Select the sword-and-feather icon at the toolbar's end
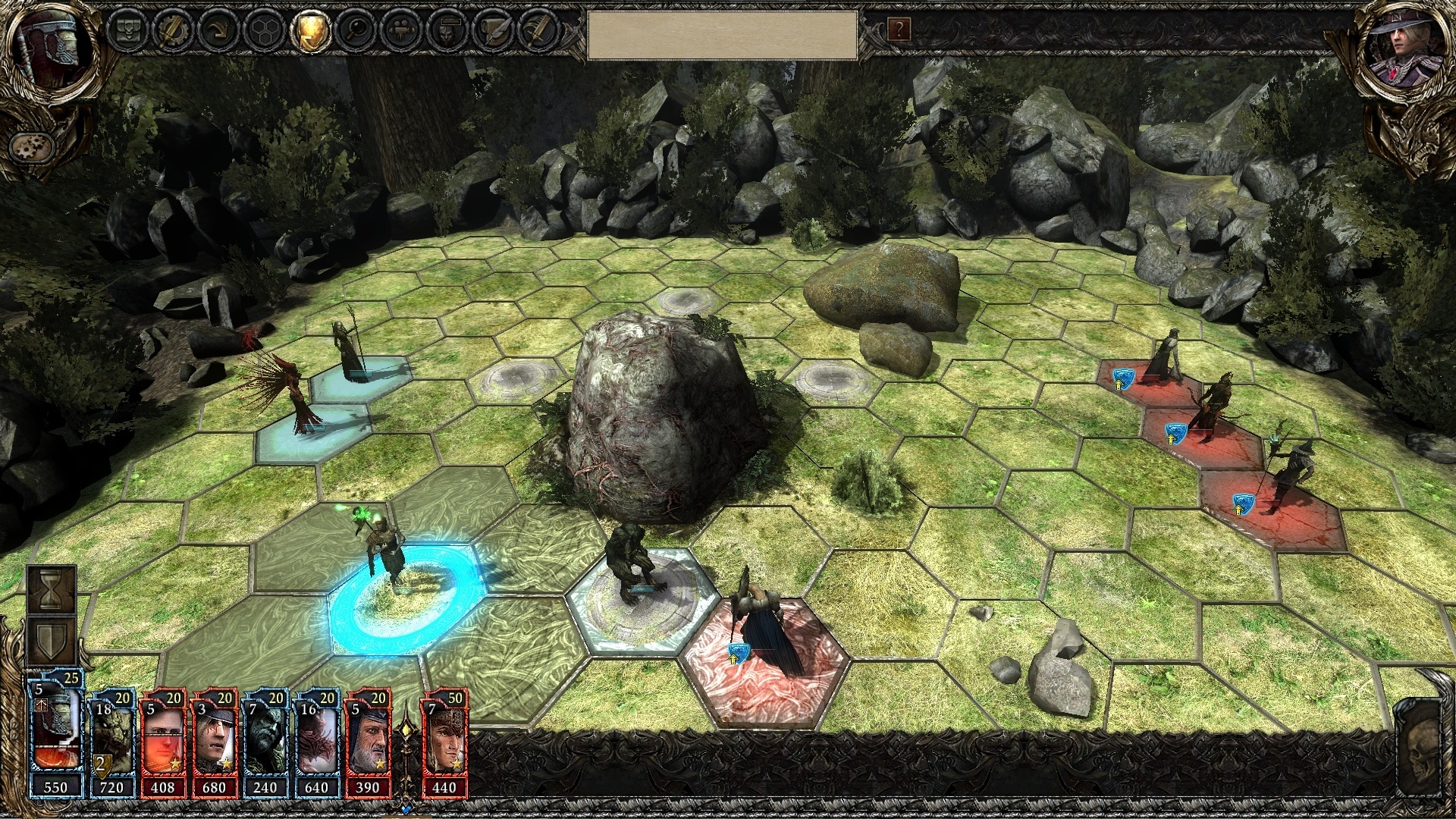This screenshot has width=1456, height=819. pyautogui.click(x=539, y=32)
